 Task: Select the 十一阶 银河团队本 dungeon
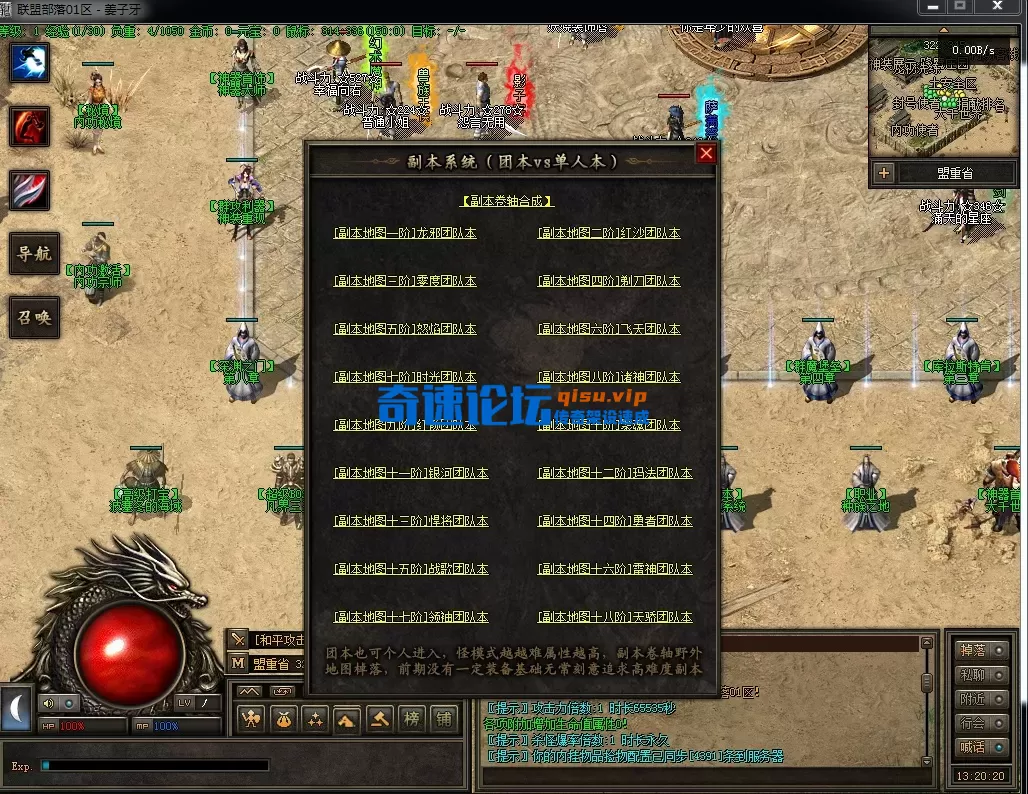(x=411, y=473)
